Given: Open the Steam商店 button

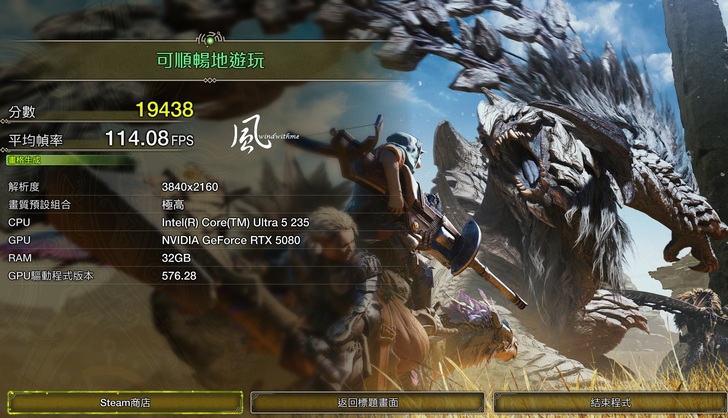Looking at the screenshot, I should coord(125,402).
